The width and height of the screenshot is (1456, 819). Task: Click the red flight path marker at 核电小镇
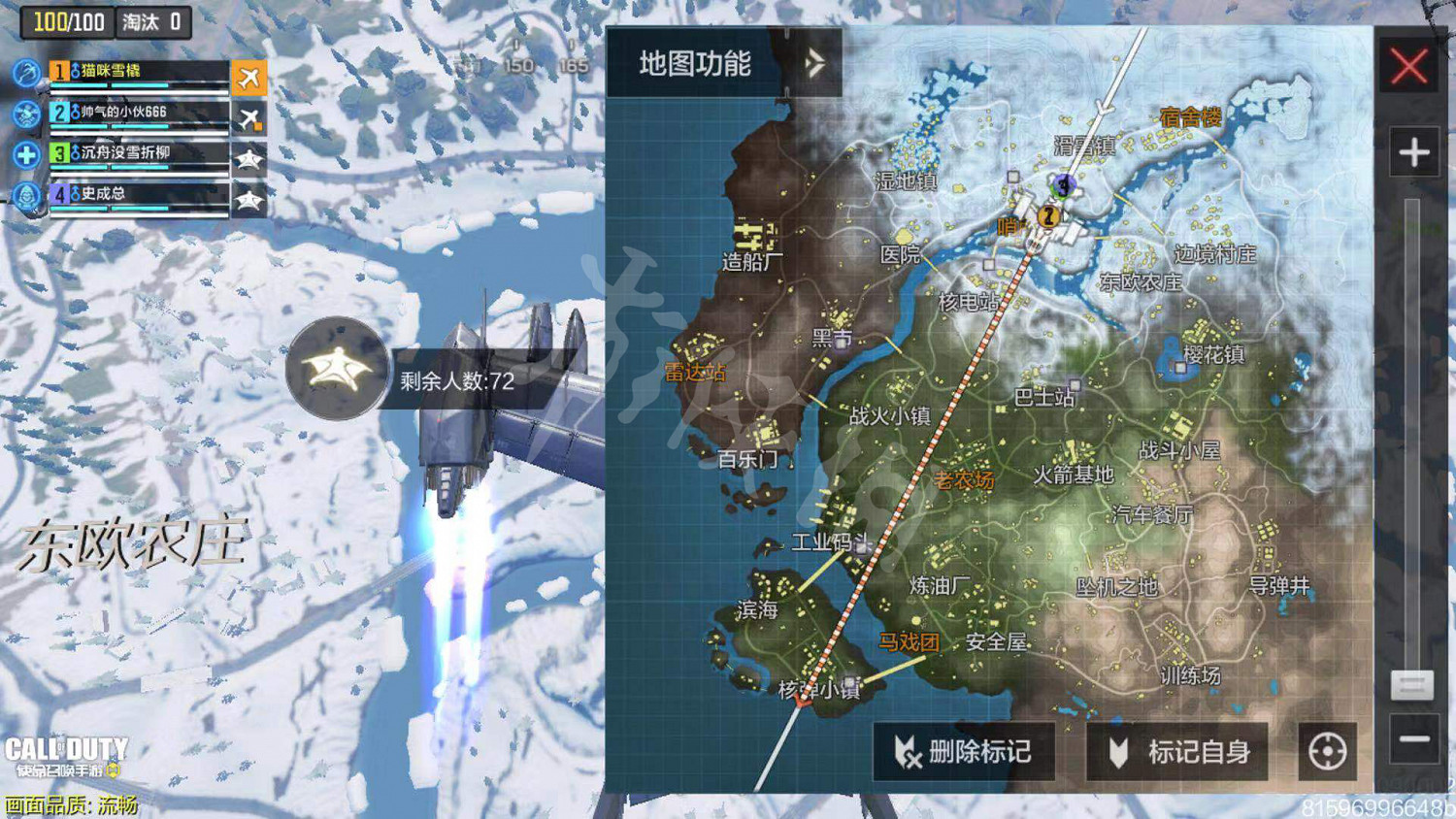[x=803, y=702]
